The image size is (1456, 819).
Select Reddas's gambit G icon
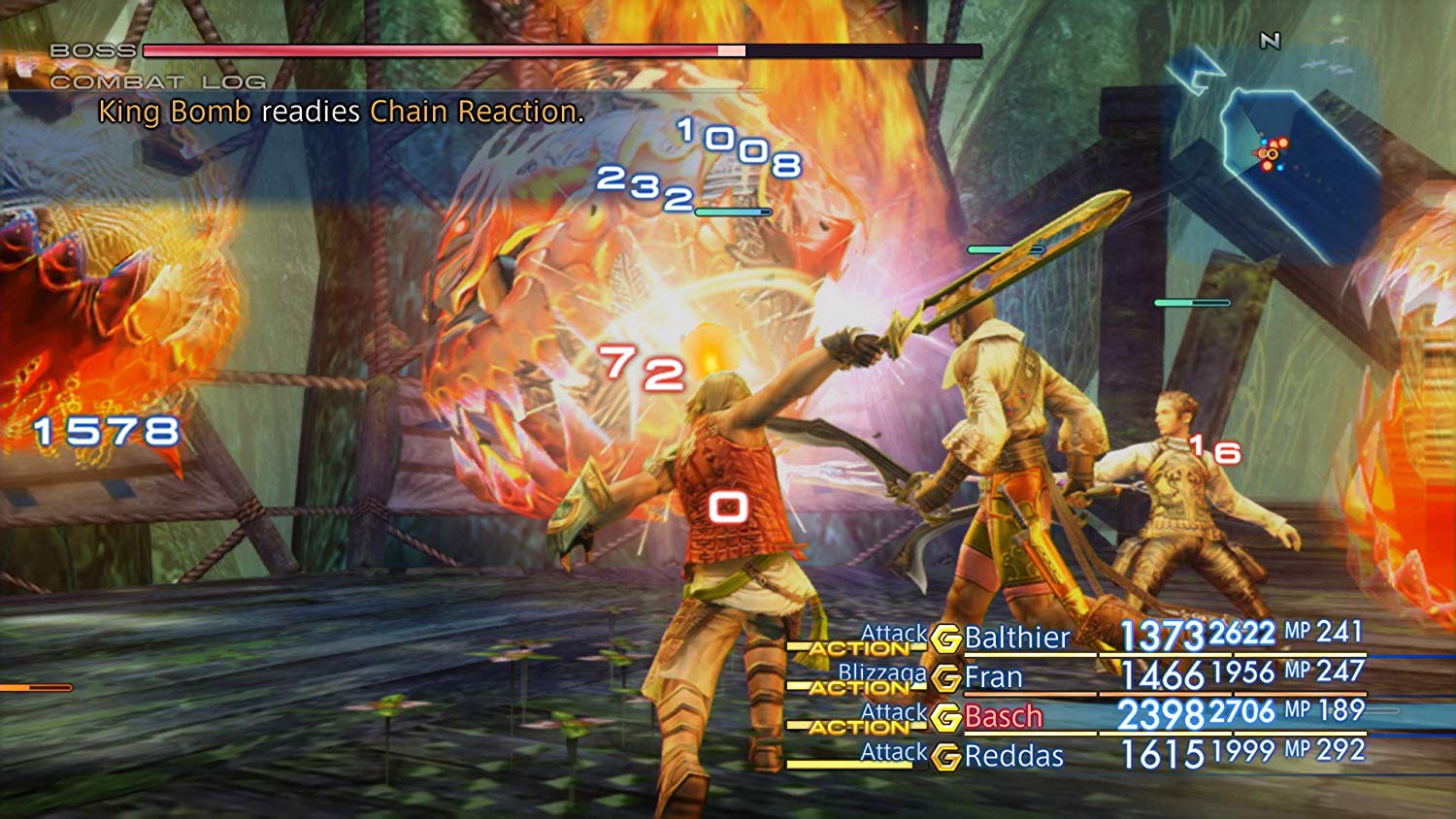coord(945,756)
